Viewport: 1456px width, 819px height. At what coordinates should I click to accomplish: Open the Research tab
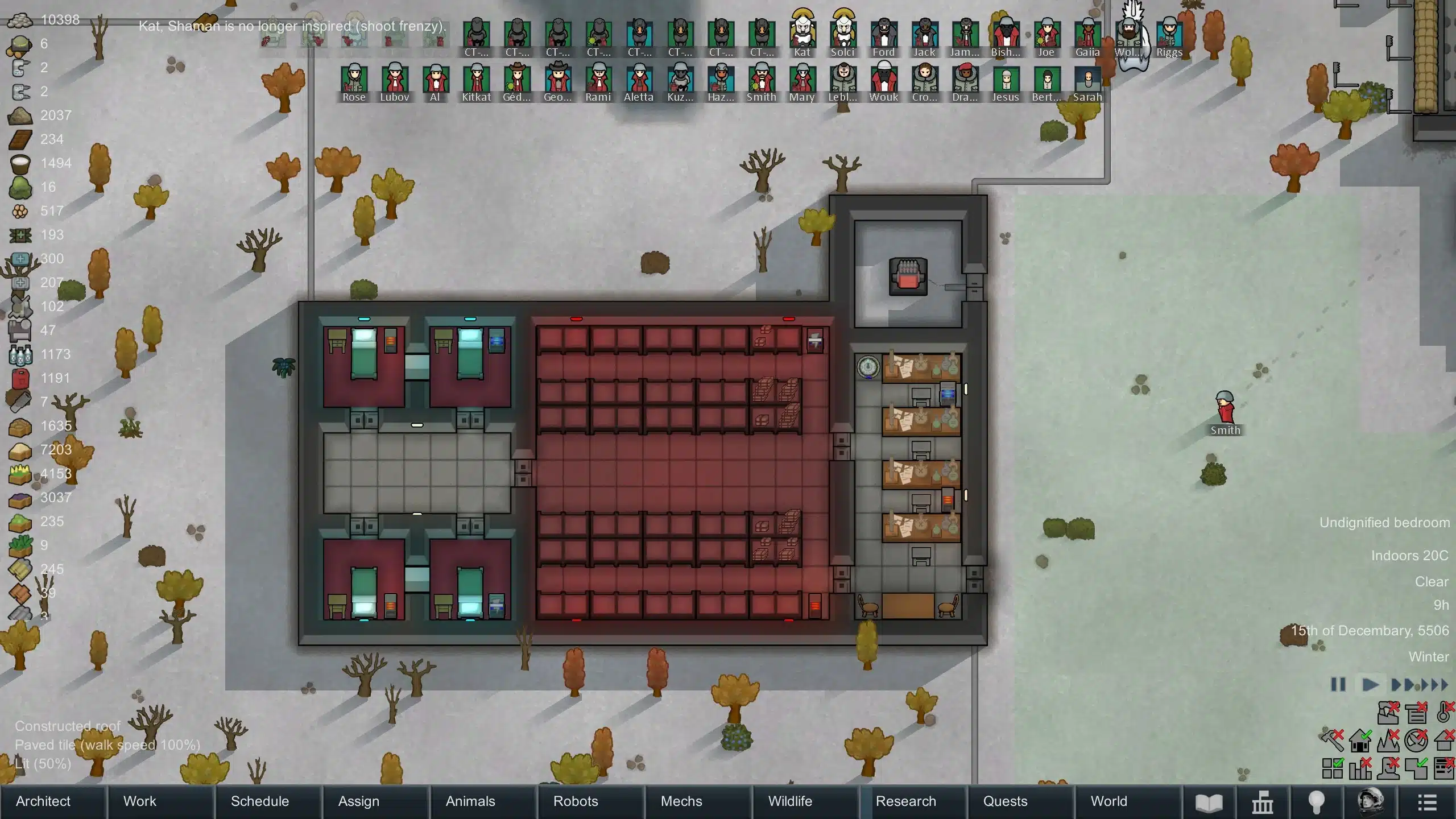pyautogui.click(x=905, y=801)
